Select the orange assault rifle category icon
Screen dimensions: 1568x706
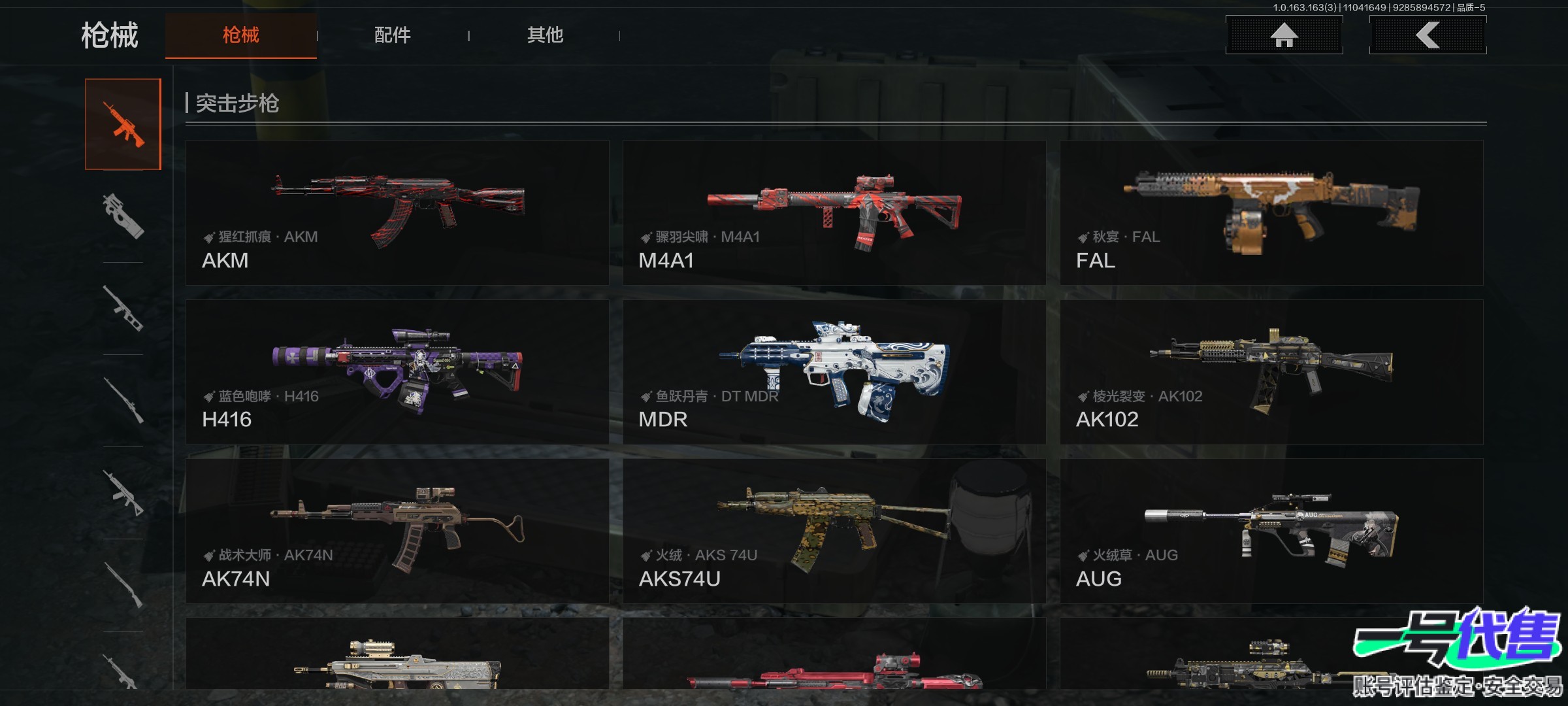click(123, 124)
